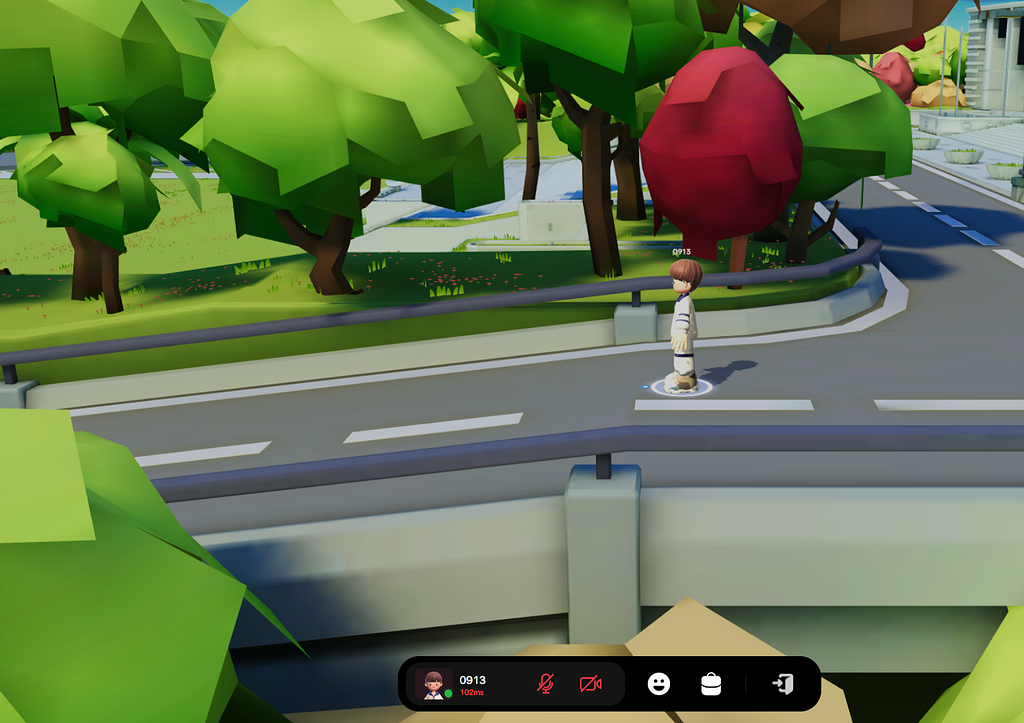
Task: Open the emoji reactions menu
Action: 658,684
